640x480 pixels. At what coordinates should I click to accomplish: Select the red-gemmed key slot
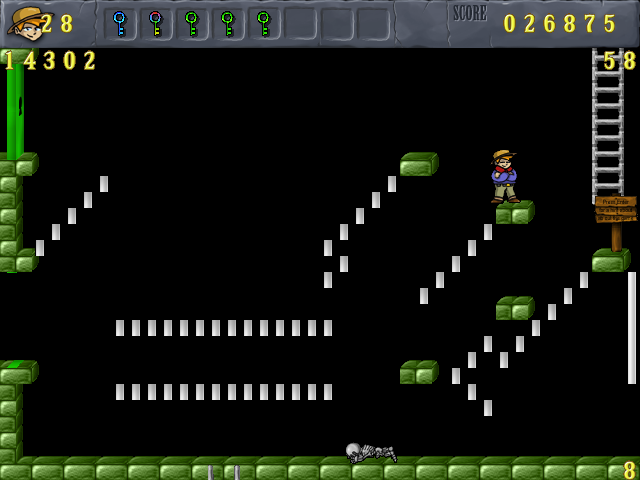point(155,23)
